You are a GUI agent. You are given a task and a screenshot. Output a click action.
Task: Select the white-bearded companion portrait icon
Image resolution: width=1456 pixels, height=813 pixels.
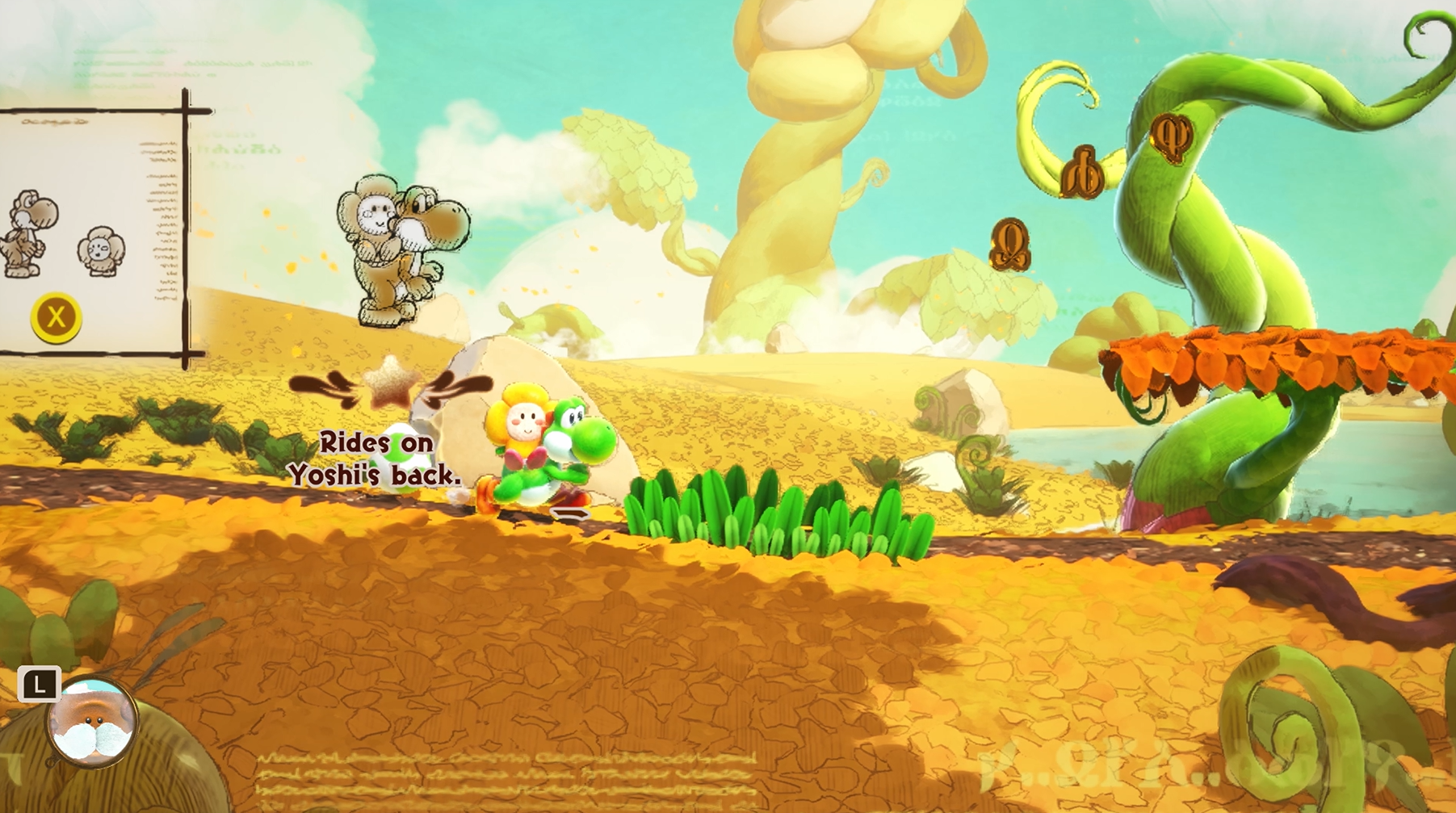pyautogui.click(x=91, y=723)
